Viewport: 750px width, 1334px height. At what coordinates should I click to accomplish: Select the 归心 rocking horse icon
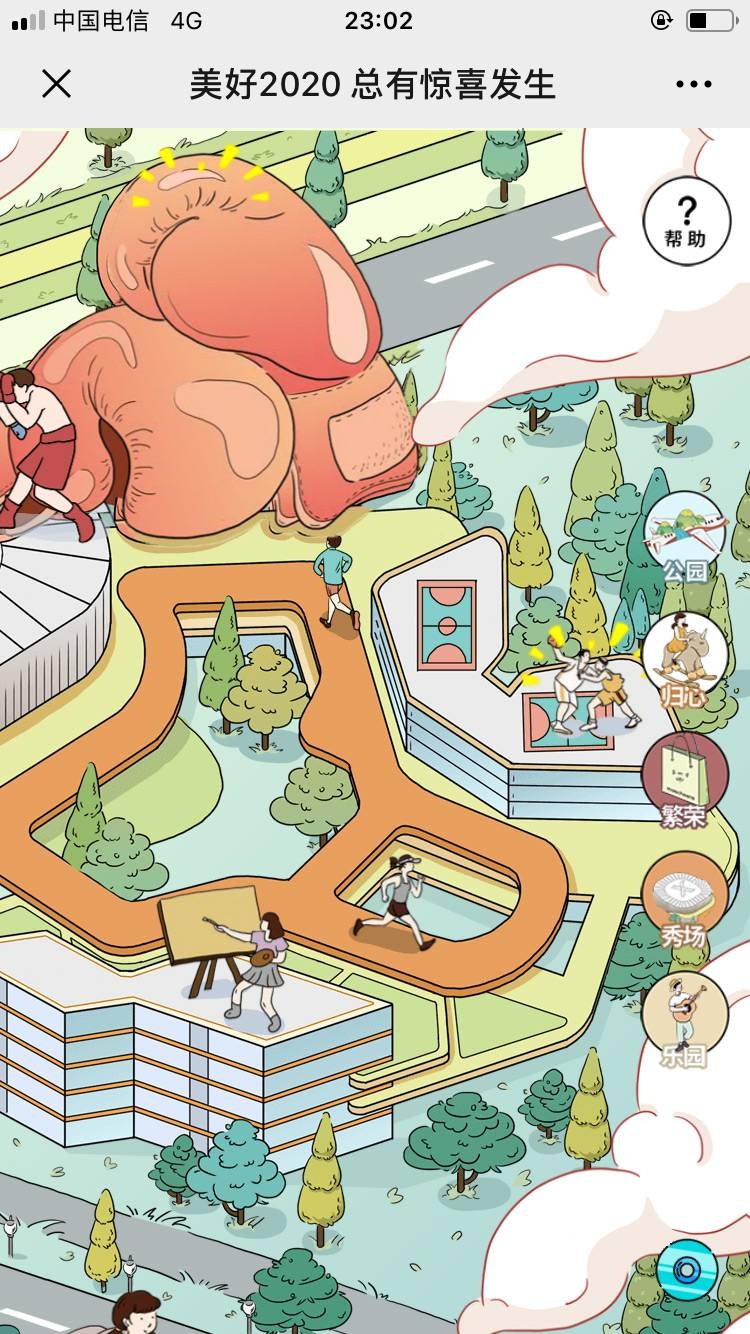tap(685, 658)
